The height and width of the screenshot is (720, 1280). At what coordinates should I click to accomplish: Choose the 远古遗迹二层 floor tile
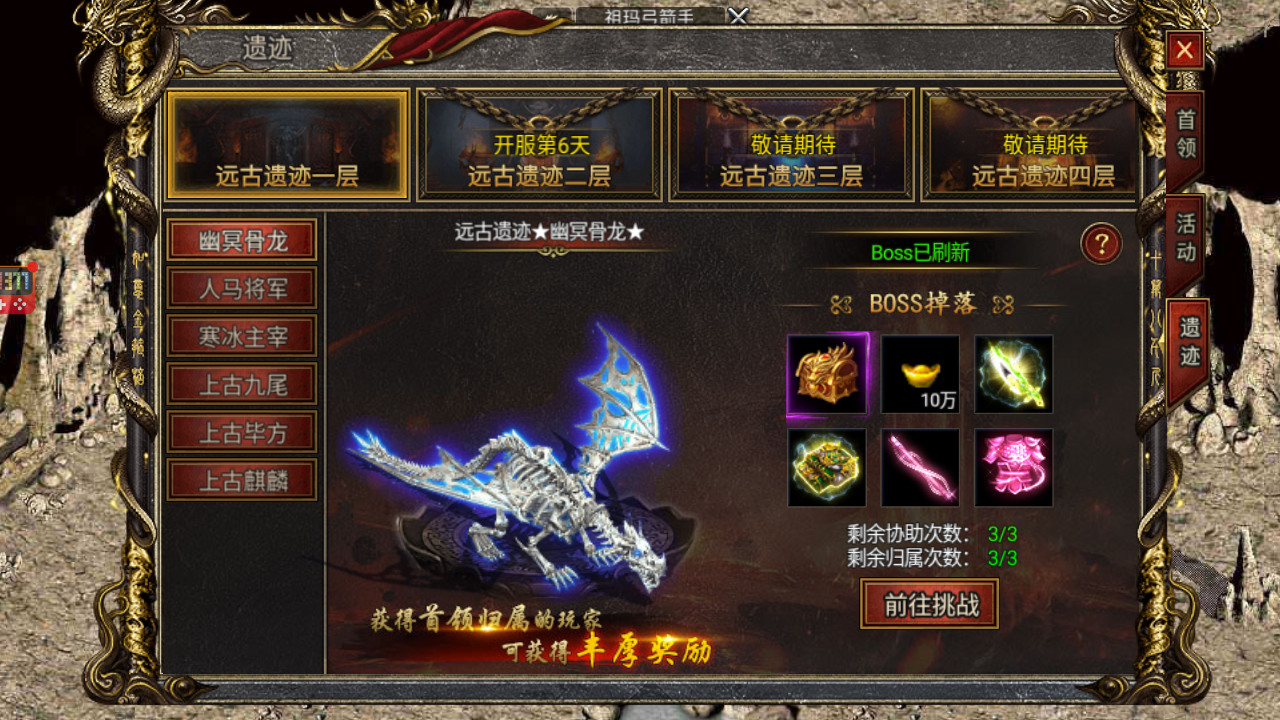(x=539, y=145)
